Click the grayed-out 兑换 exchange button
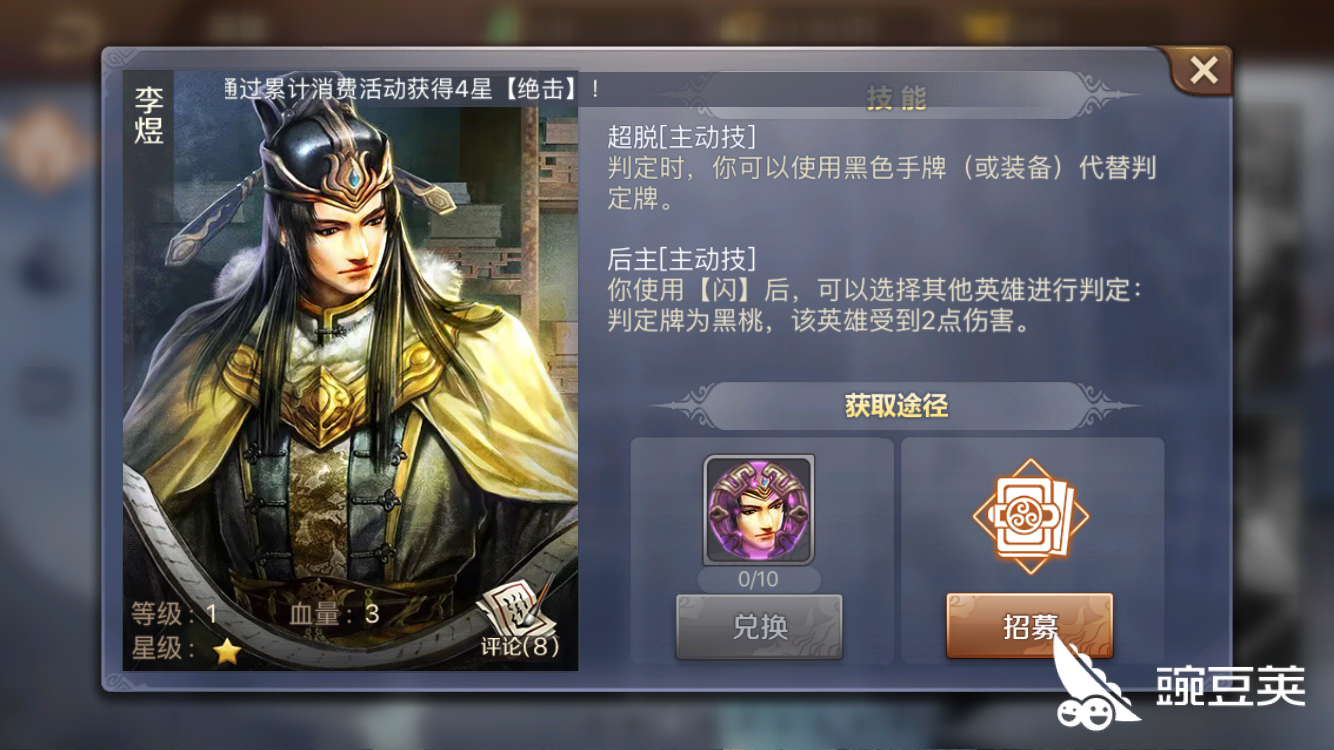The image size is (1334, 750). coord(759,625)
